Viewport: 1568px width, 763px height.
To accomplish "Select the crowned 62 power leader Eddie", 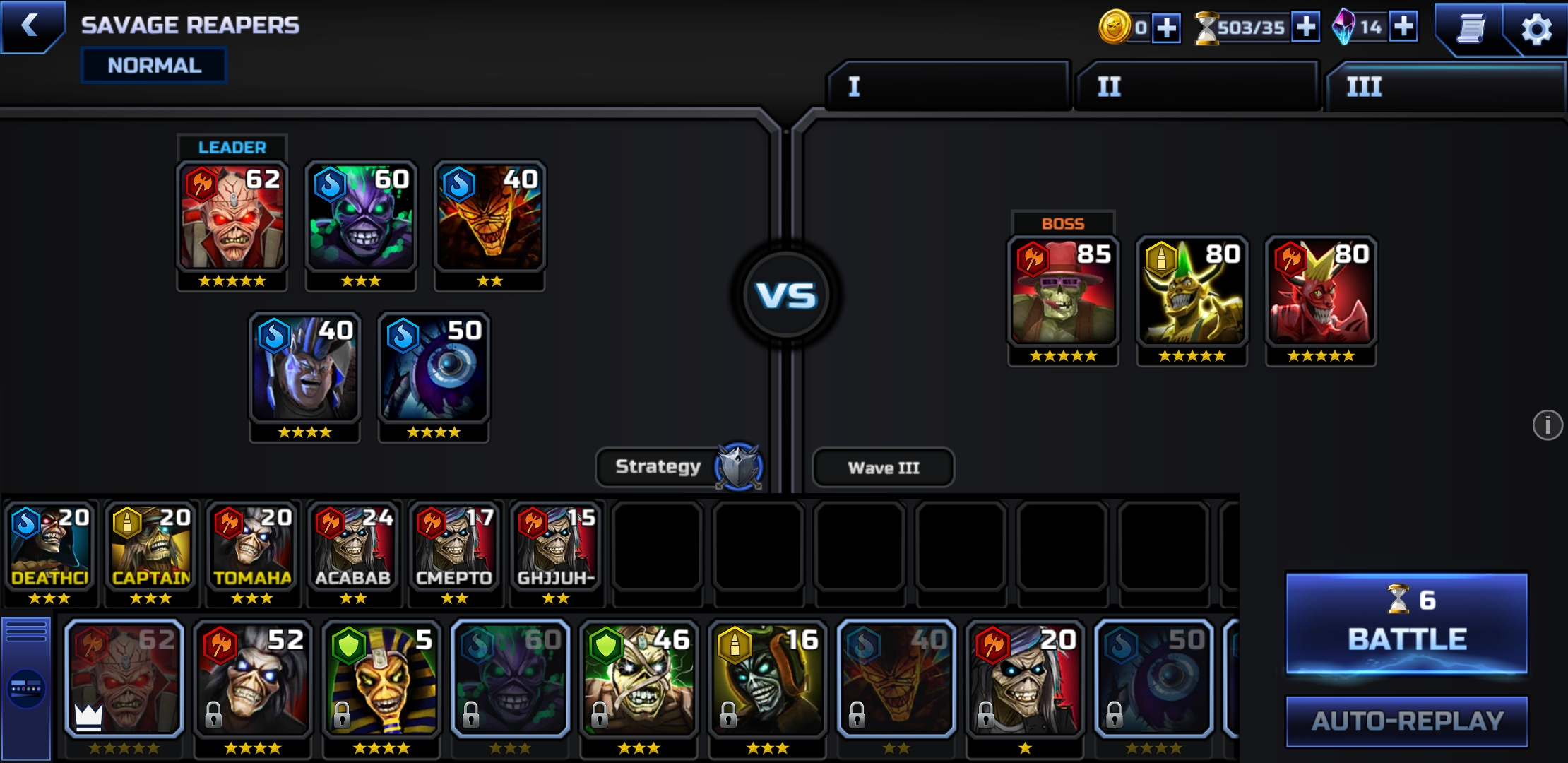I will coord(126,678).
